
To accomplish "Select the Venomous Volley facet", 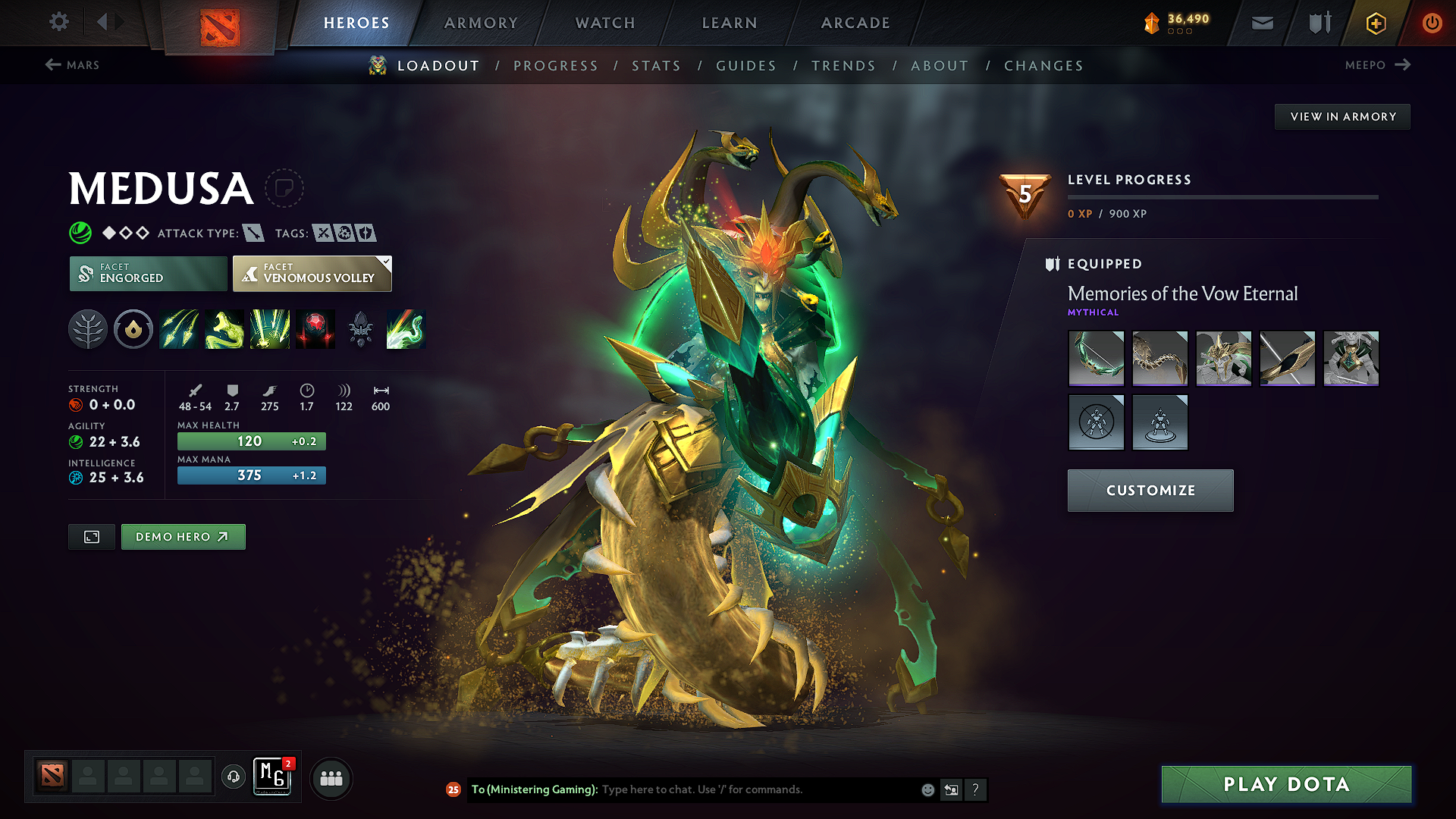I will [312, 273].
